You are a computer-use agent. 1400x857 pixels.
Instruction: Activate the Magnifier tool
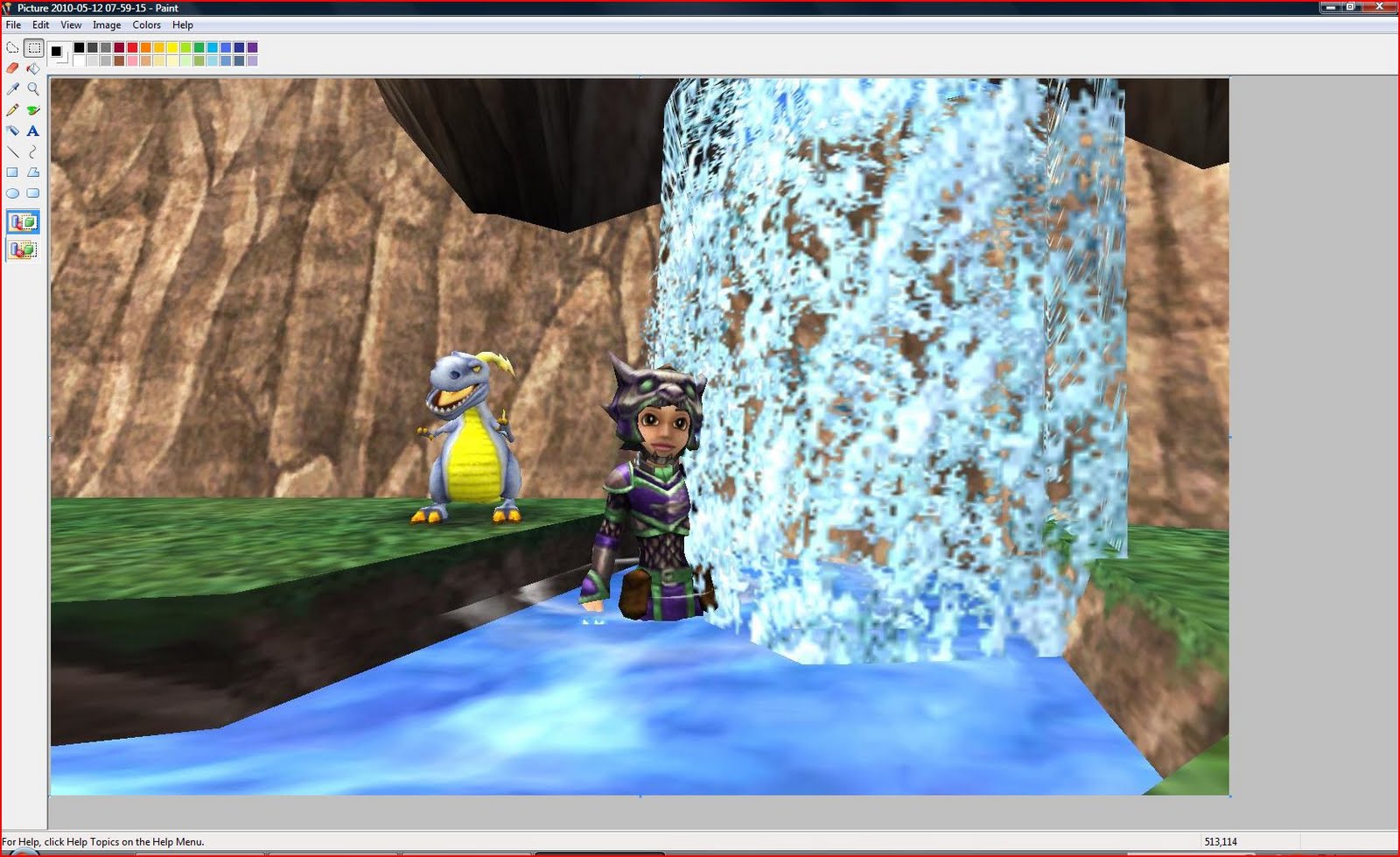tap(33, 88)
